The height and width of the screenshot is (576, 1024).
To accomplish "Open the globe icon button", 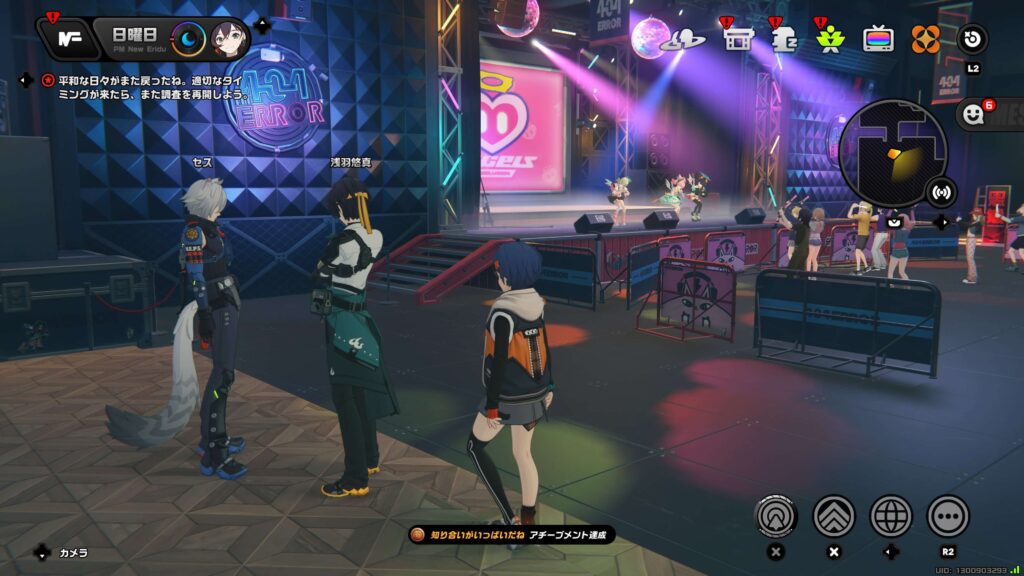I will coord(891,516).
